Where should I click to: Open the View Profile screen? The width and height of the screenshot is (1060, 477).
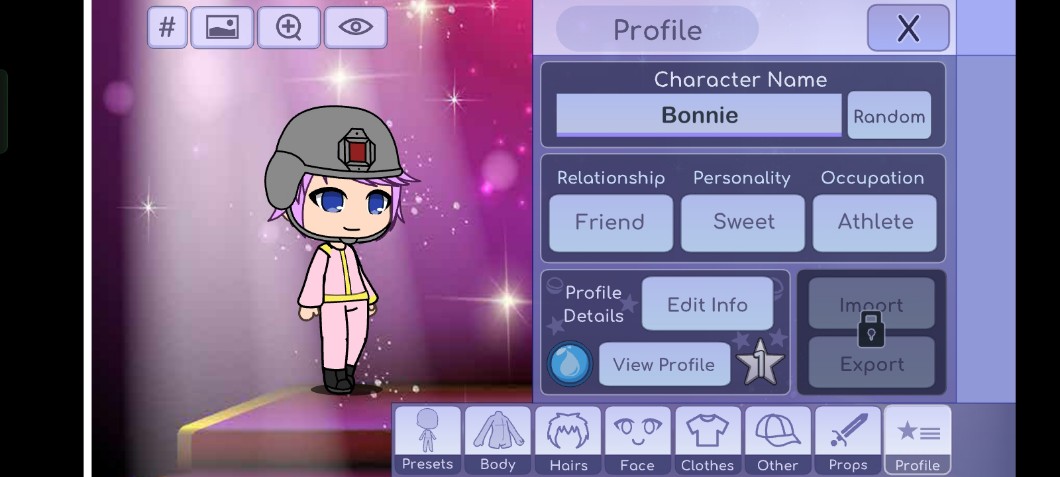pos(663,364)
